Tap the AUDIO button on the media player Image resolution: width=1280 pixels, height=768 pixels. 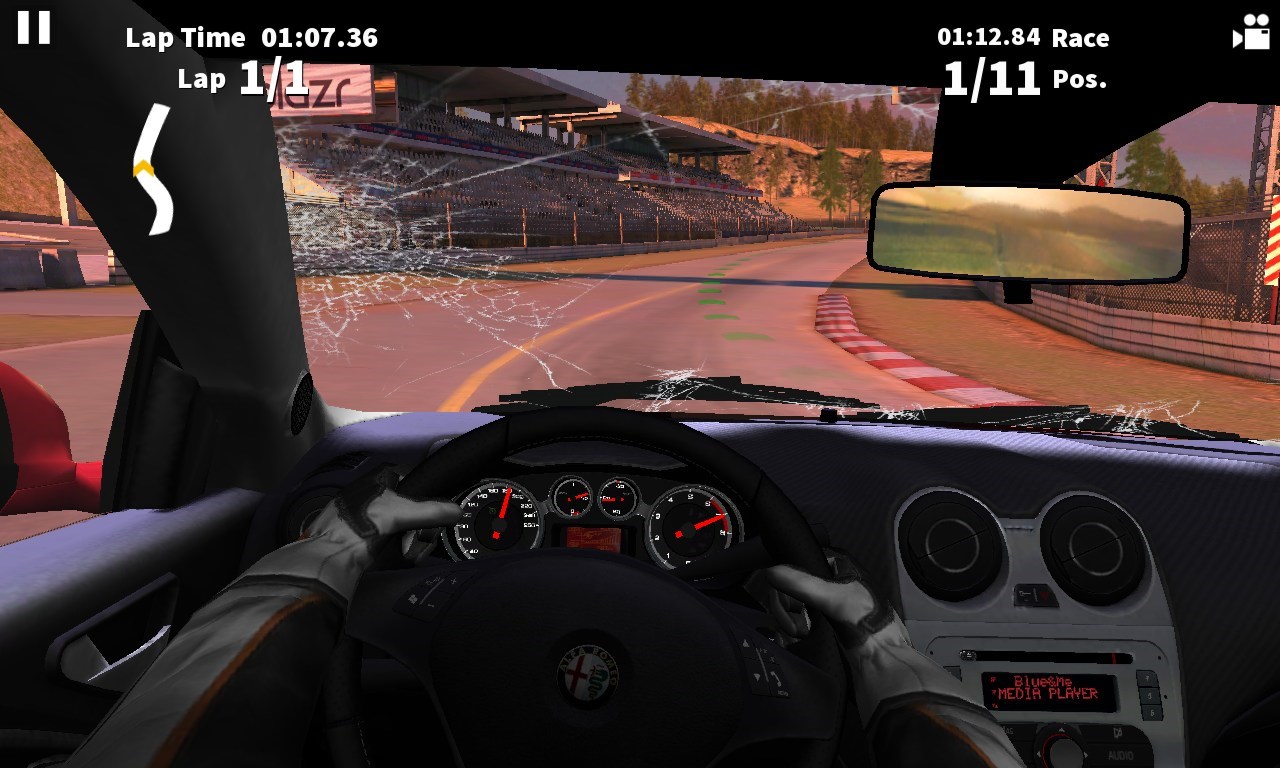[x=1121, y=754]
